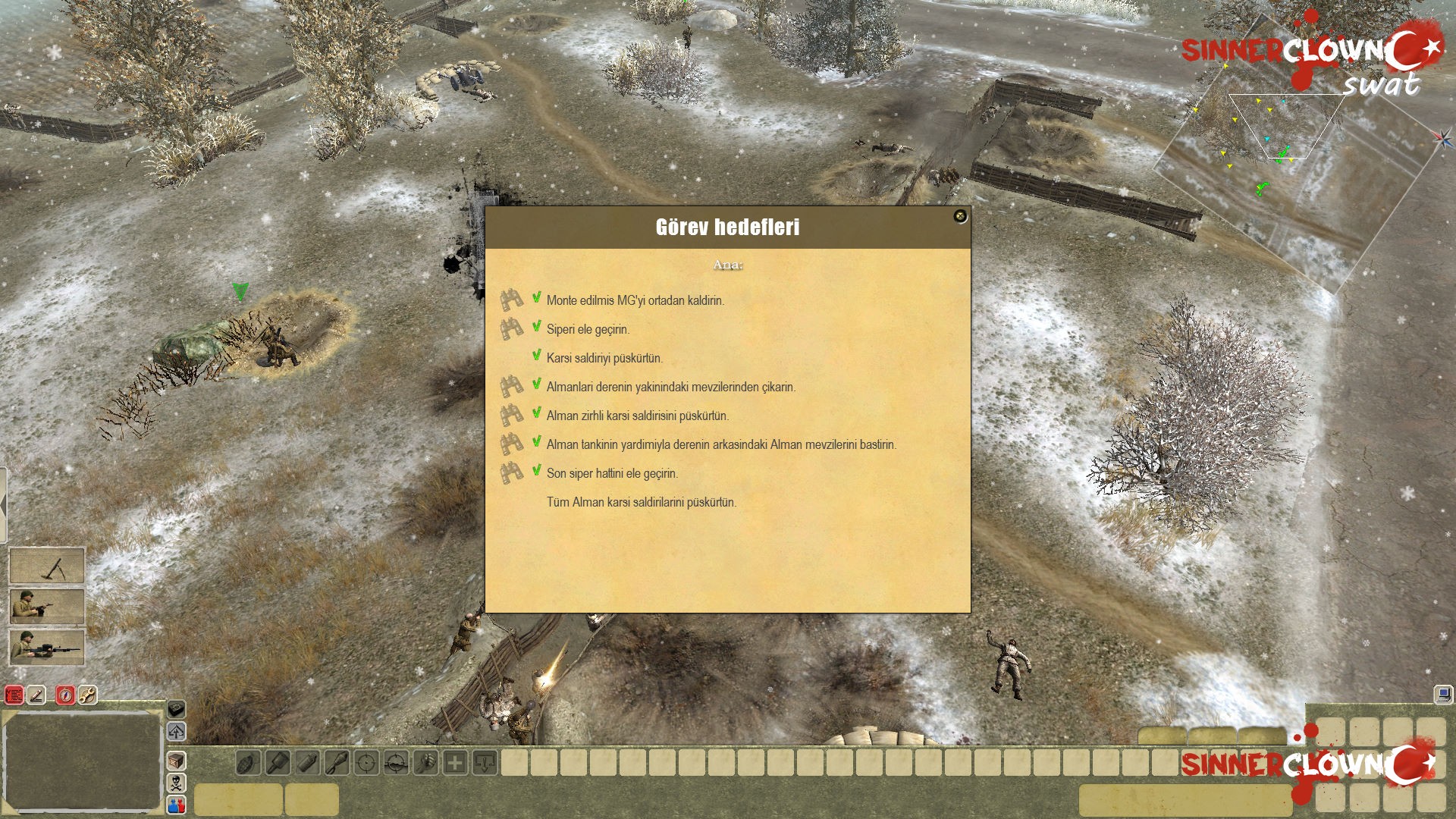Click the wooden crate inventory button
This screenshot has width=1456, height=819.
(x=176, y=760)
